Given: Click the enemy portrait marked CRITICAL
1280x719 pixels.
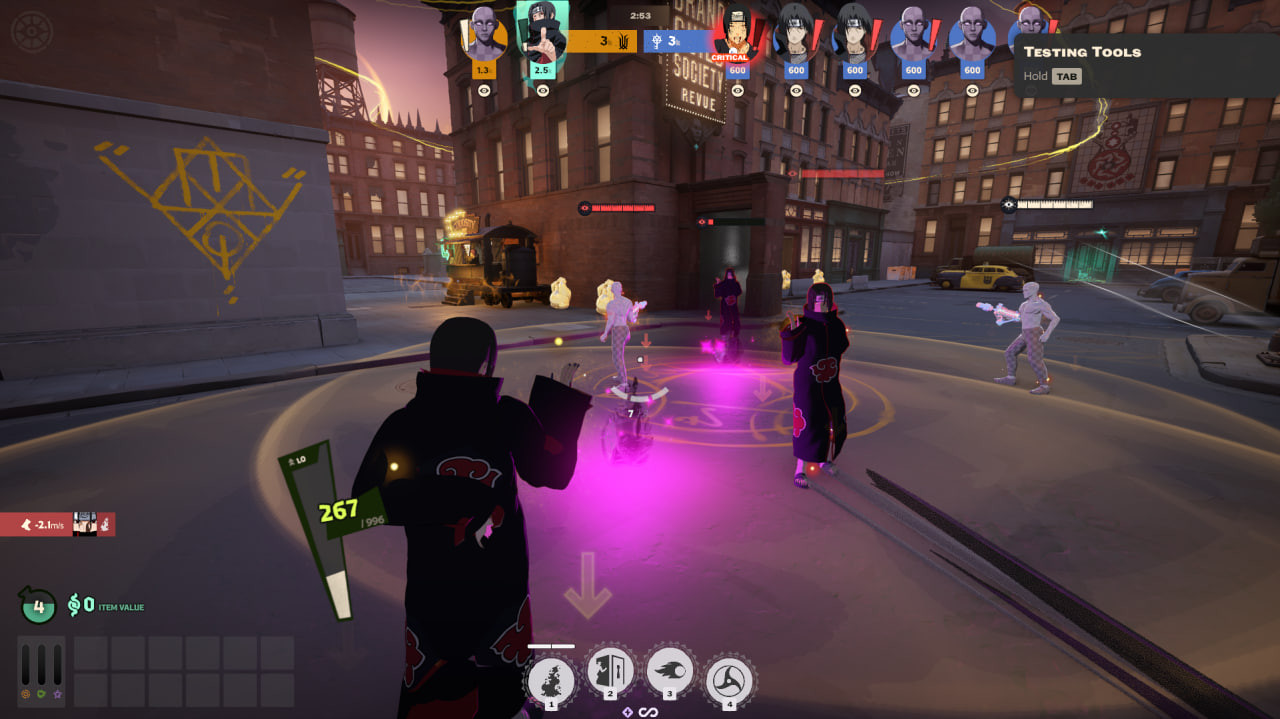Looking at the screenshot, I should (x=737, y=35).
